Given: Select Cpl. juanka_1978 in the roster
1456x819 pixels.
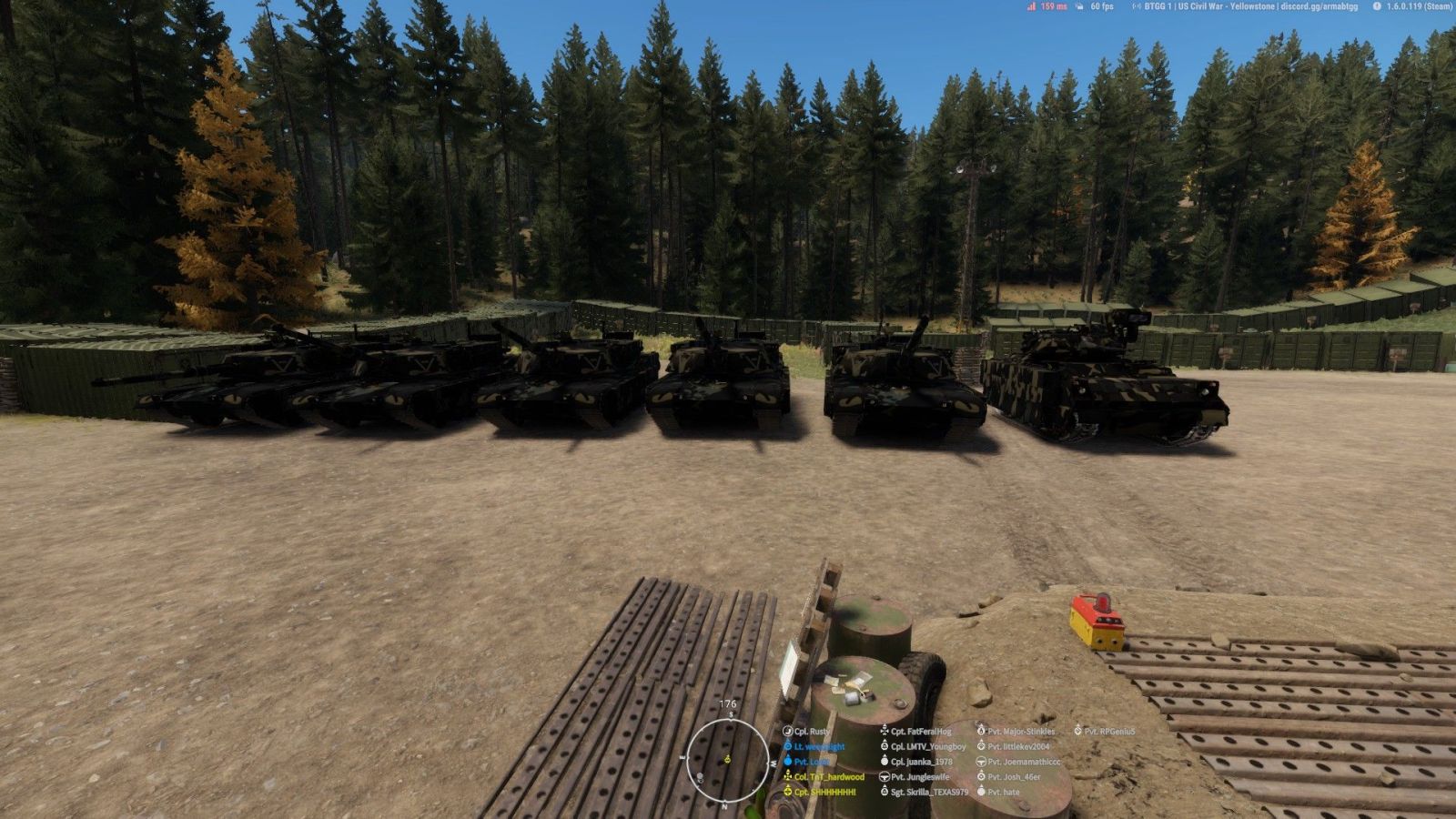Looking at the screenshot, I should click(921, 762).
